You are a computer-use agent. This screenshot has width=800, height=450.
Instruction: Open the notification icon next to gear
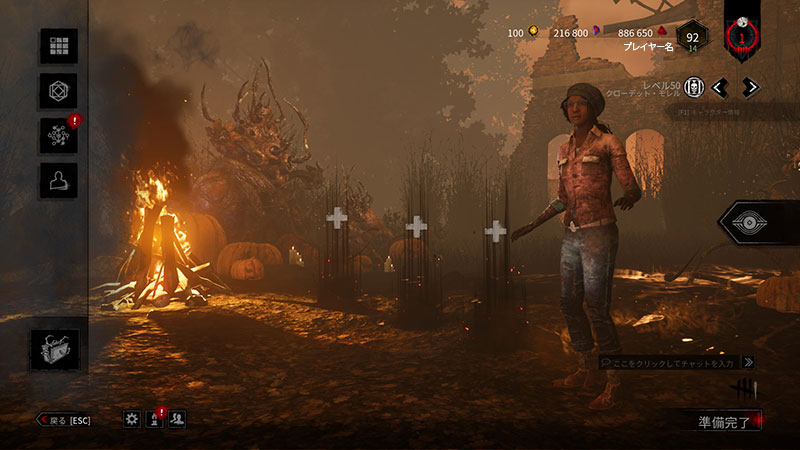coord(155,420)
